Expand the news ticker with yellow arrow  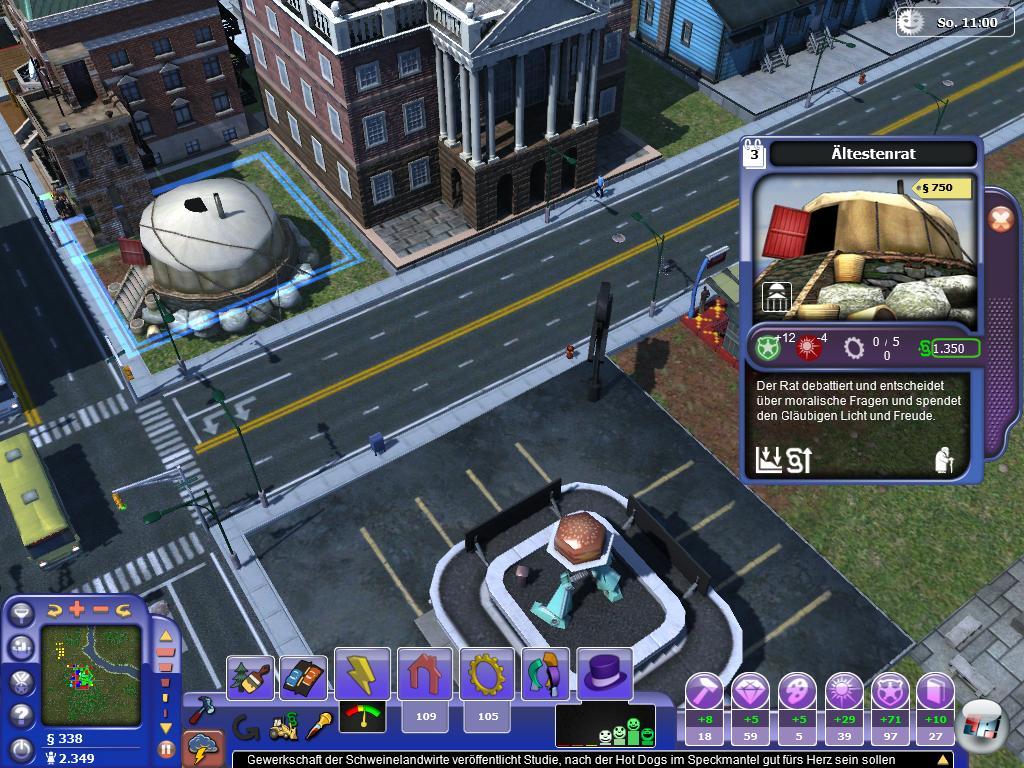pos(942,760)
